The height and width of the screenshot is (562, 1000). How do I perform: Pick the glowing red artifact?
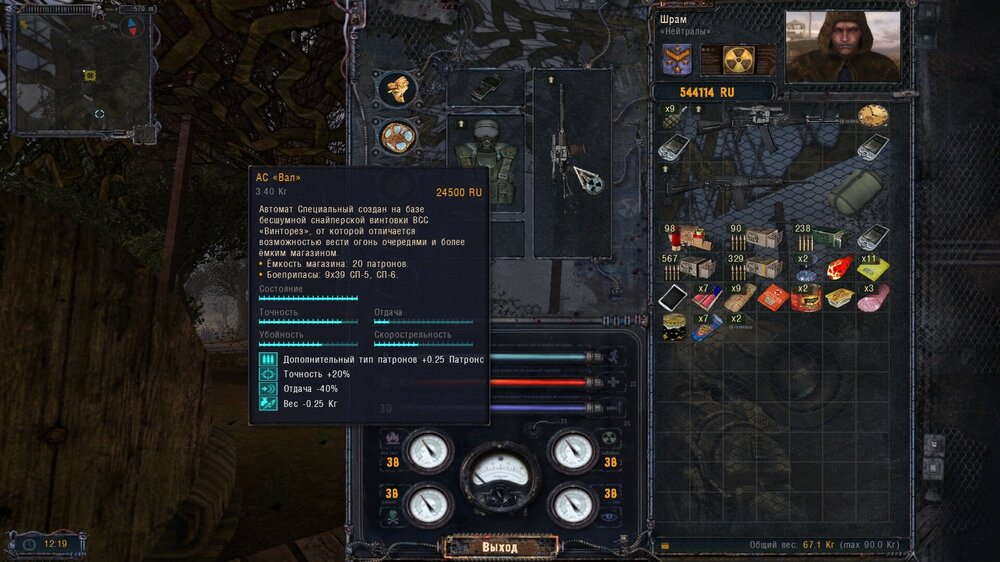coord(840,267)
